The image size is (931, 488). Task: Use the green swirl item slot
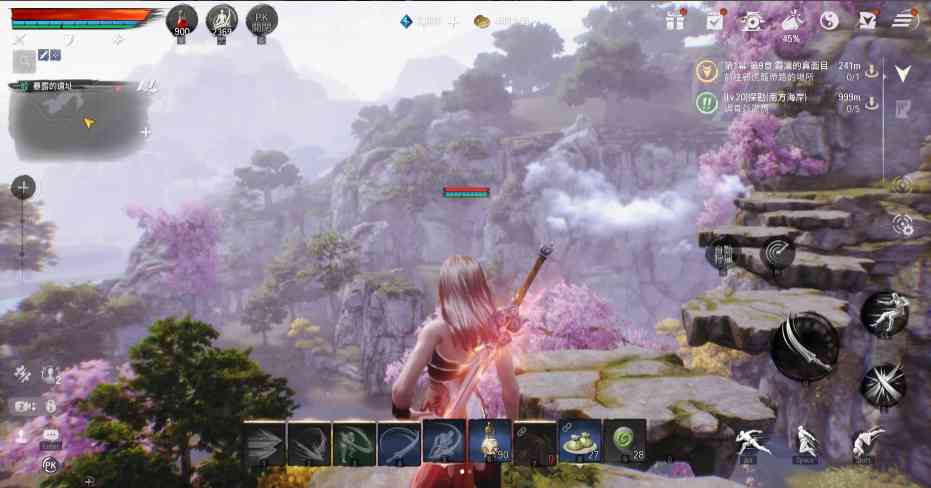point(625,440)
